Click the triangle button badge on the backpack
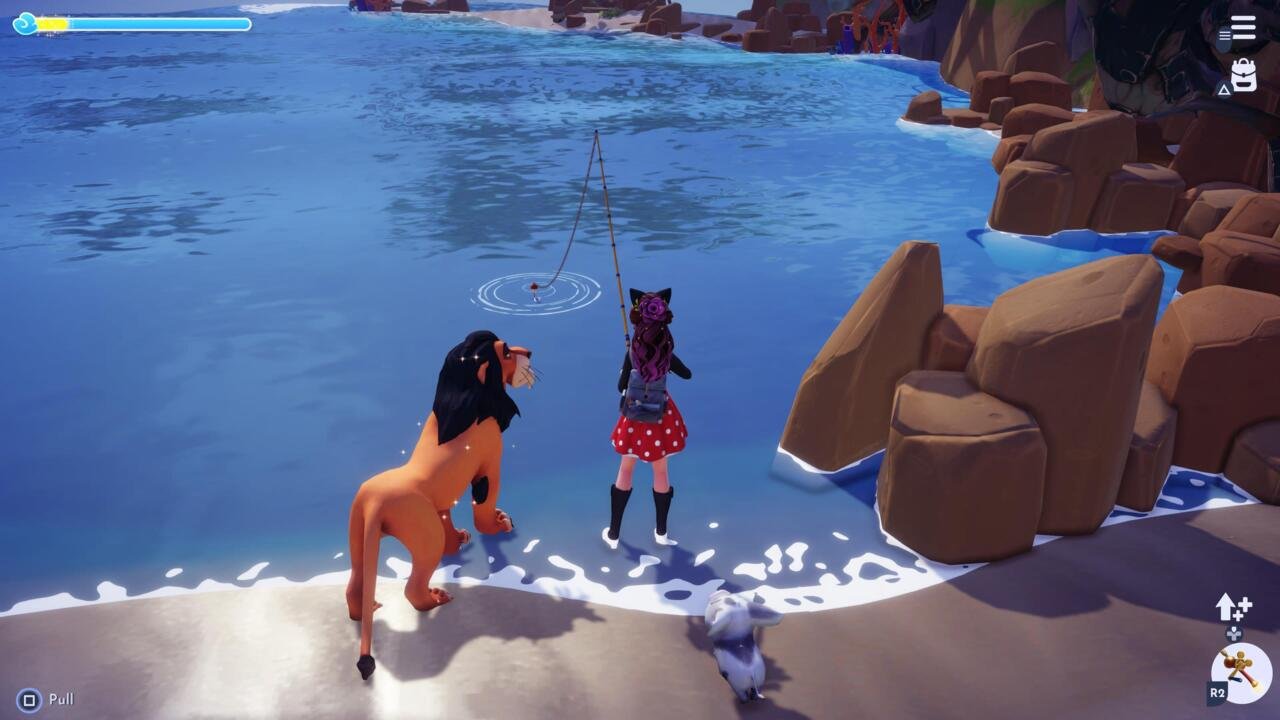This screenshot has width=1280, height=720. 1222,90
